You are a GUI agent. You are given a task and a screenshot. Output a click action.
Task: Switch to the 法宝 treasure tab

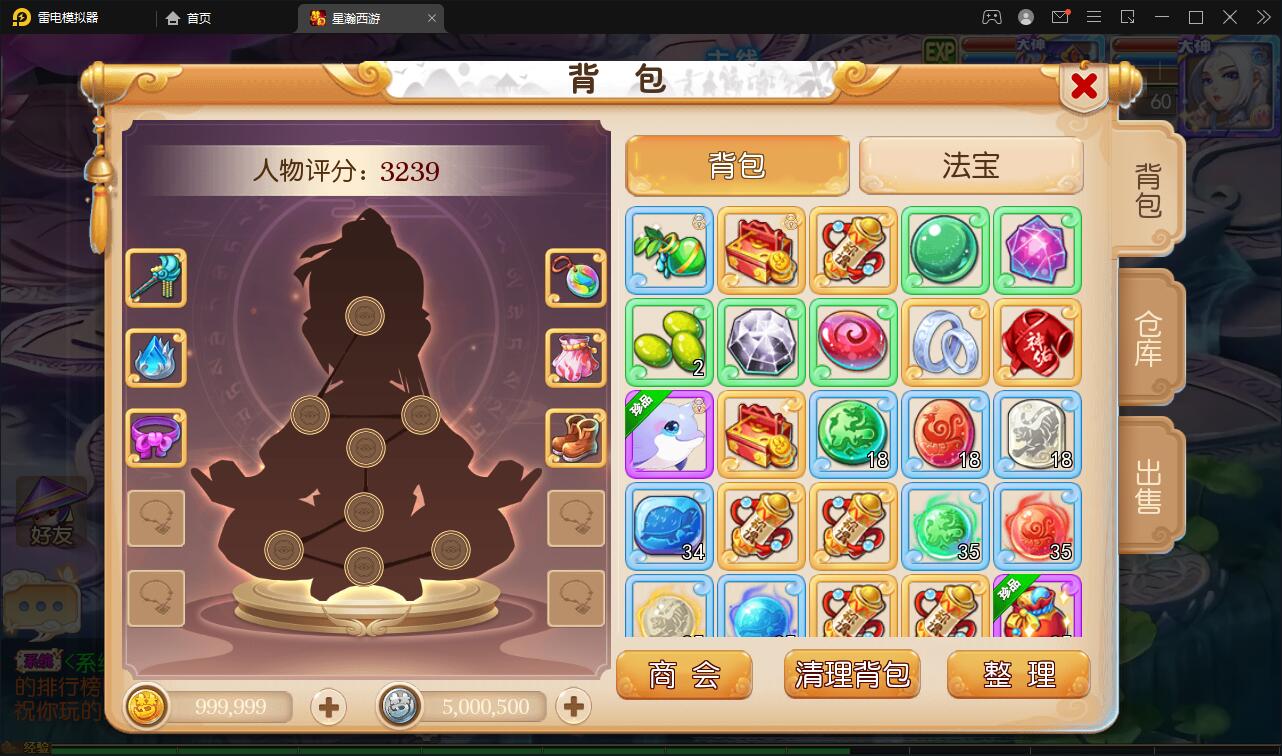coord(971,165)
